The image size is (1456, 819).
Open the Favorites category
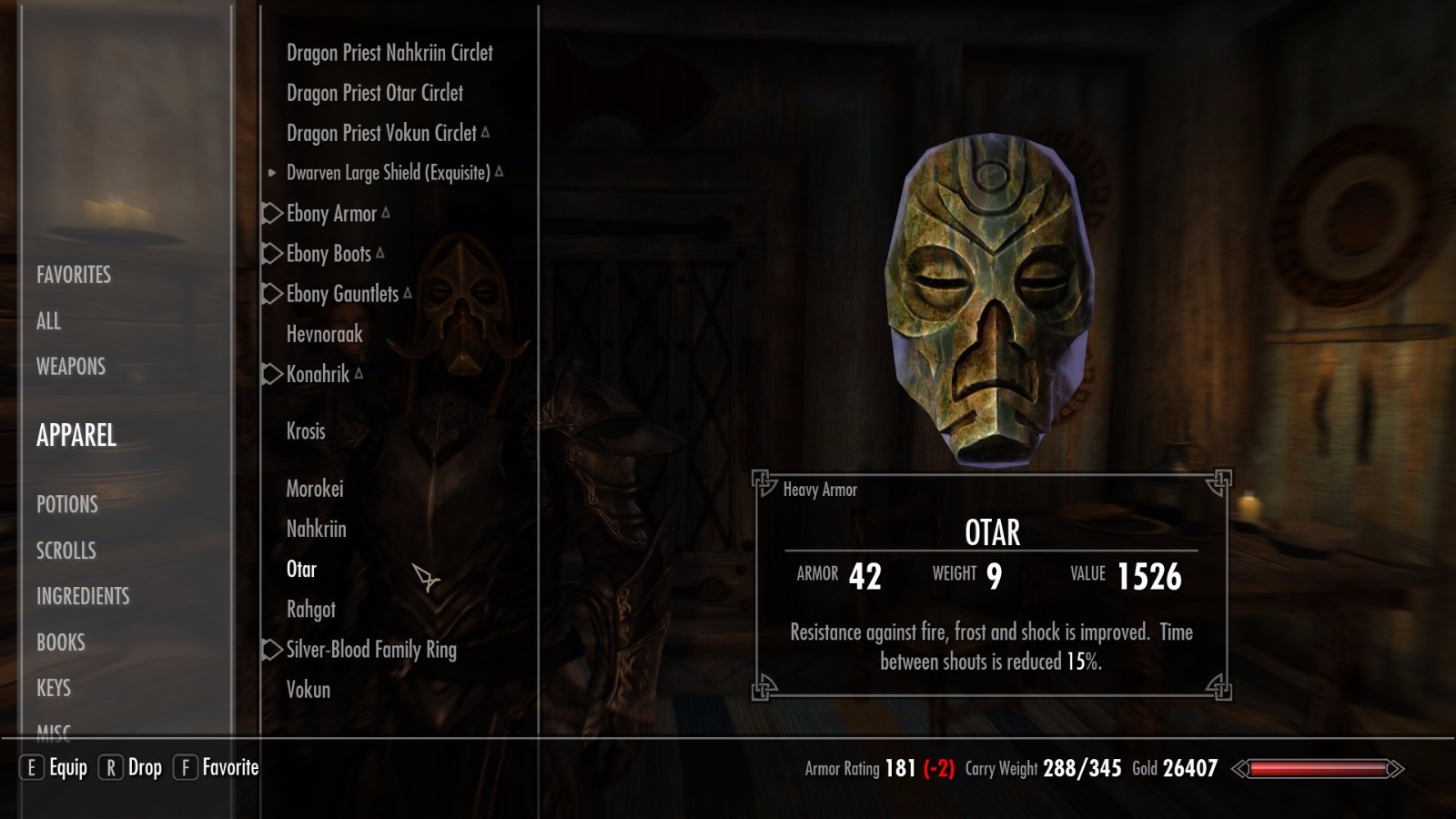(x=74, y=275)
